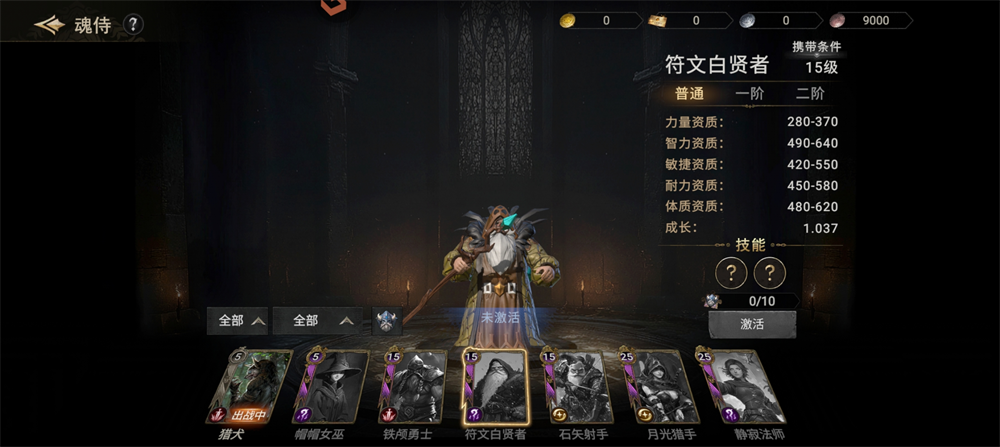The width and height of the screenshot is (1000, 447).
Task: Open the question mark help beside 魂侍
Action: click(x=133, y=25)
